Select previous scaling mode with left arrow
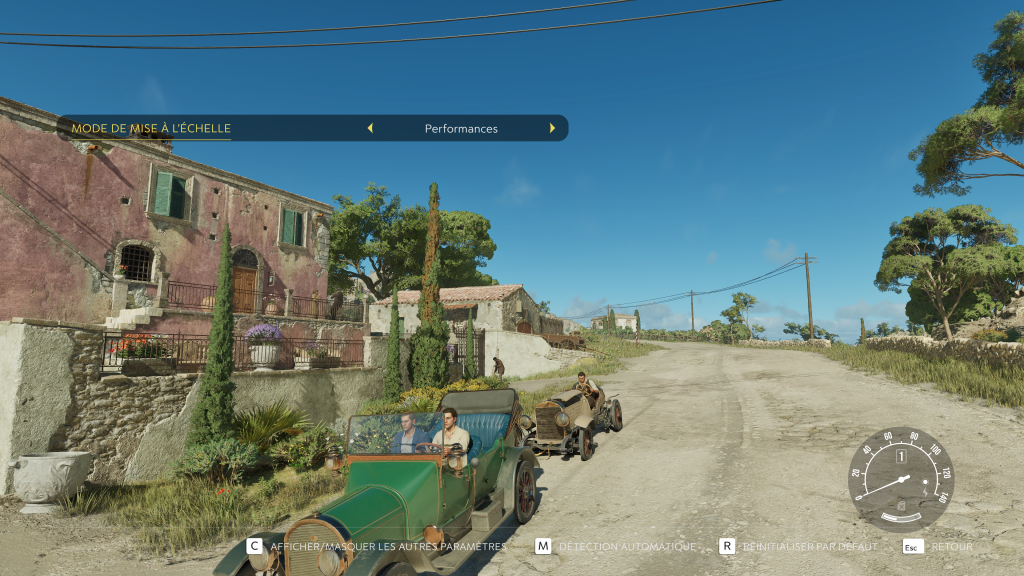 click(370, 128)
